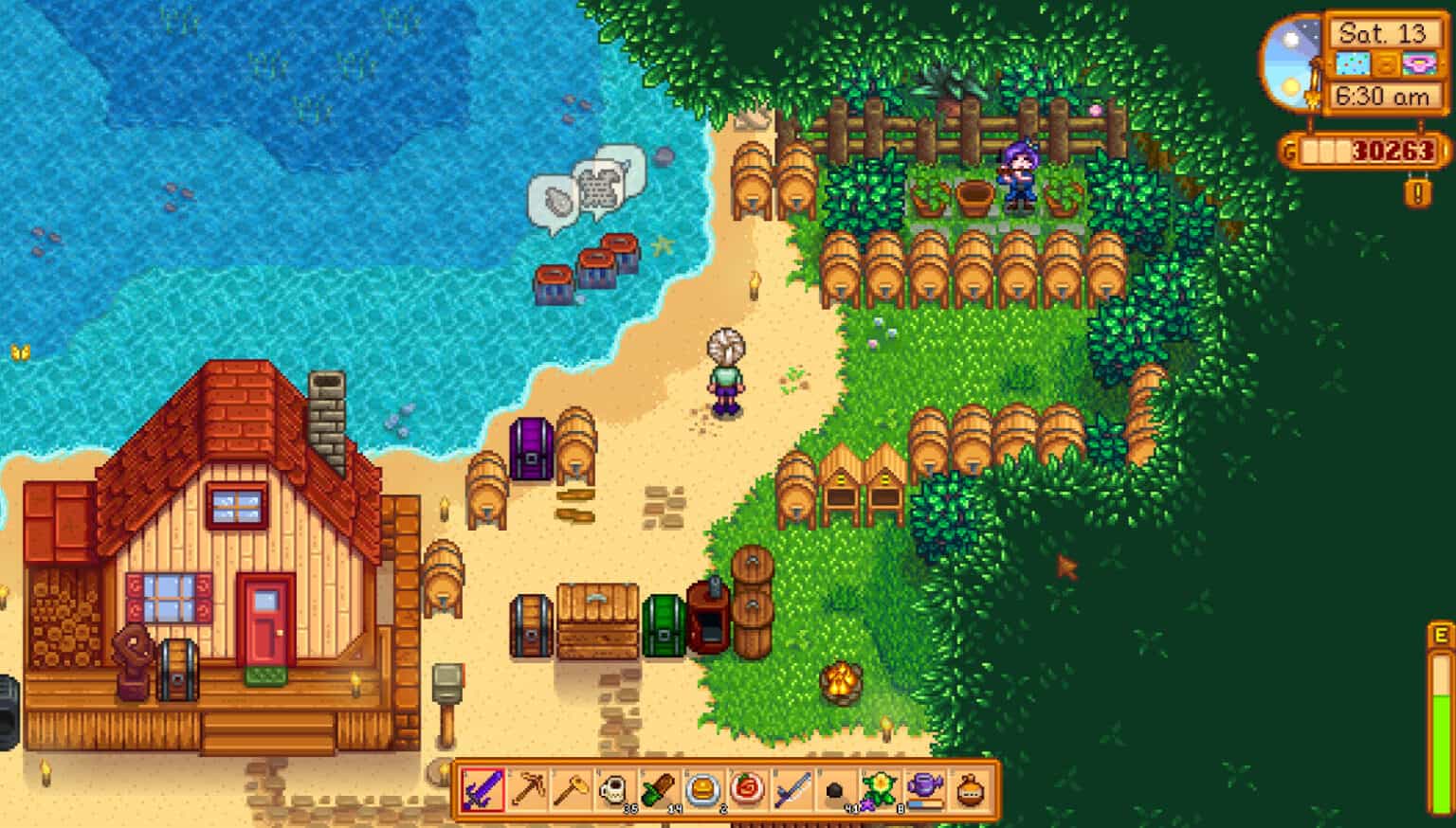This screenshot has height=828, width=1456.
Task: Open the journal via the exclamation mark icon
Action: coord(1418,192)
